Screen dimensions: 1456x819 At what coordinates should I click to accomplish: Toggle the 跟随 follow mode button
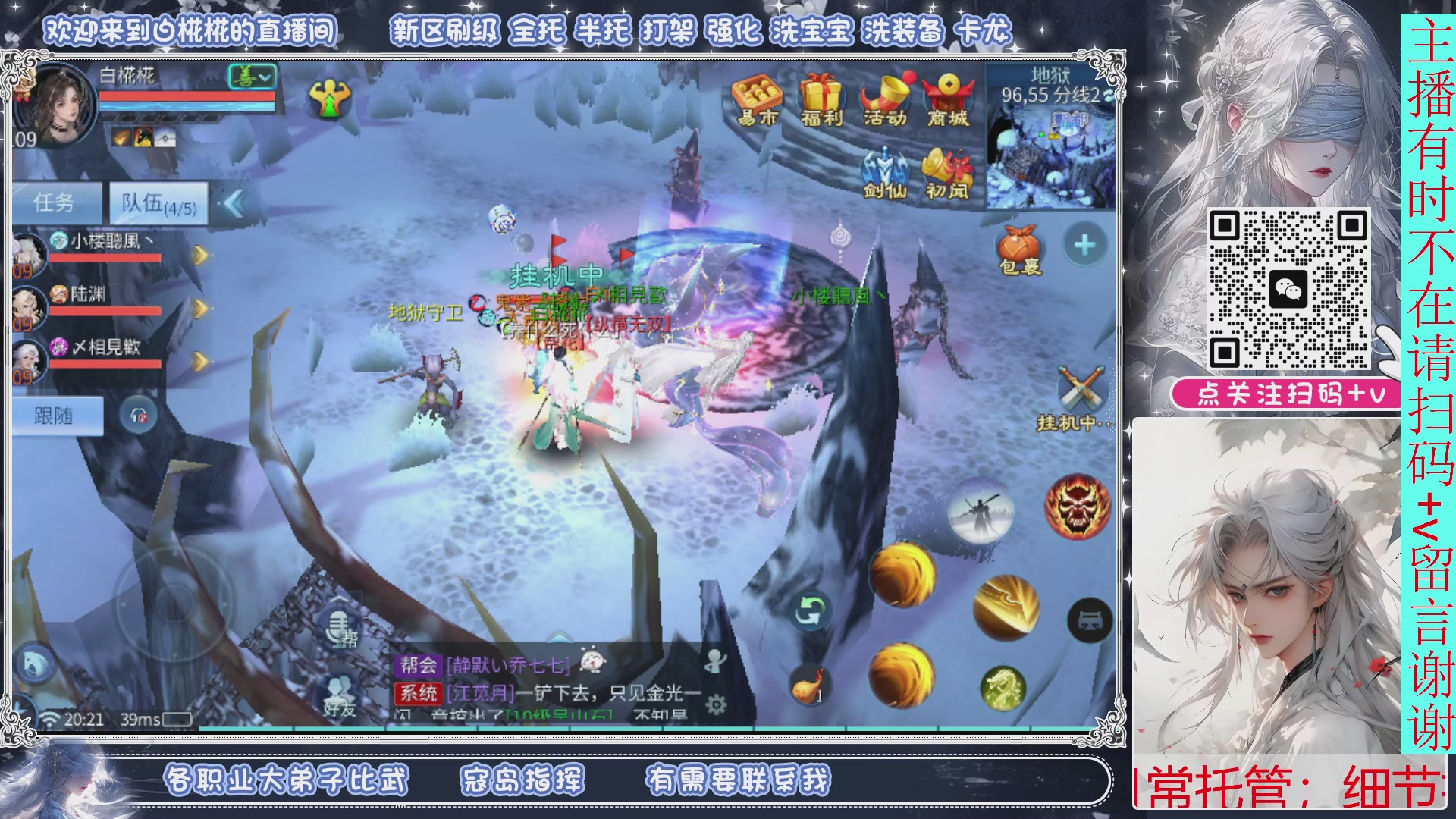click(x=58, y=416)
